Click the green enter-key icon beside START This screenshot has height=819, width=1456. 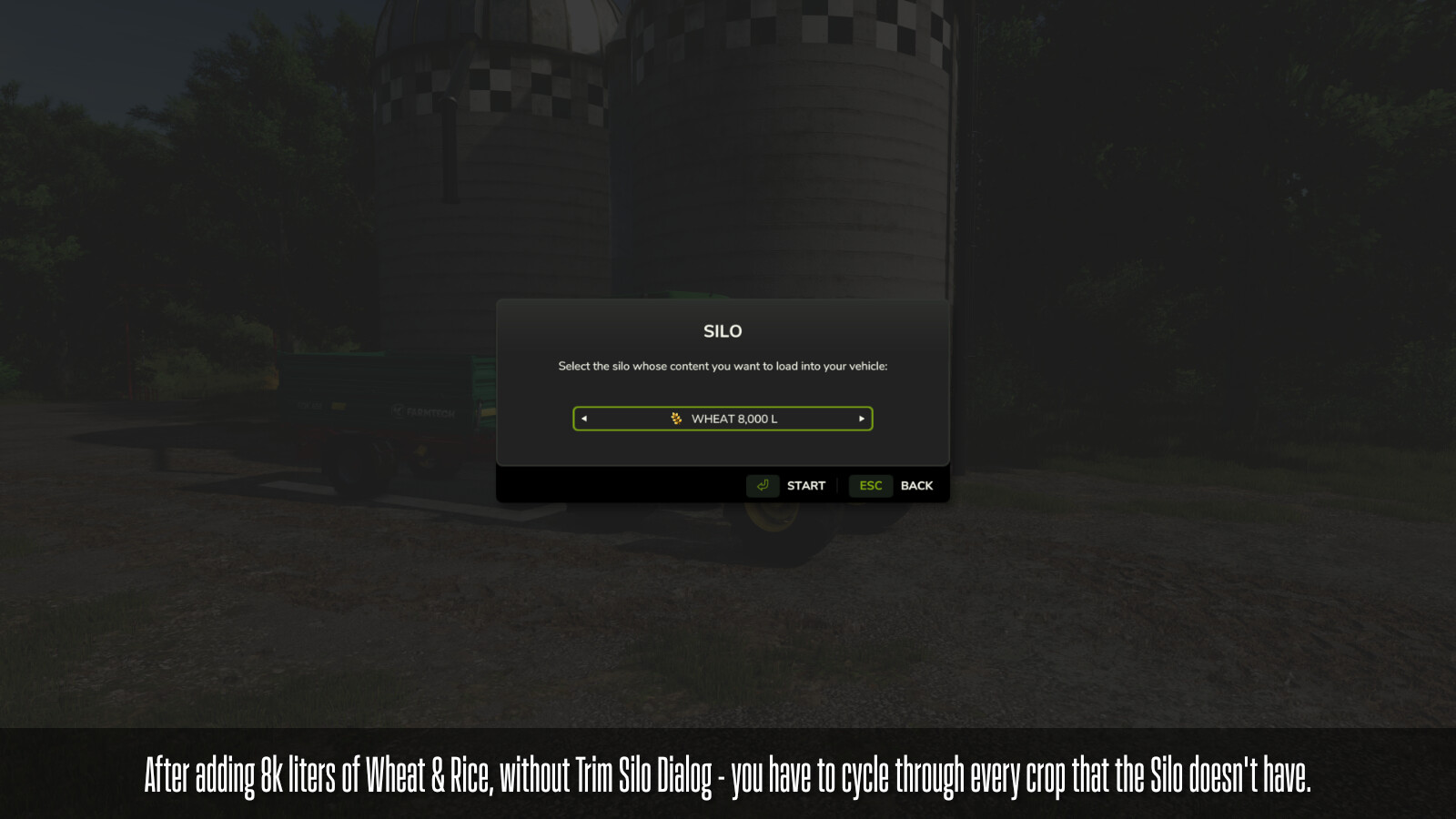[763, 485]
